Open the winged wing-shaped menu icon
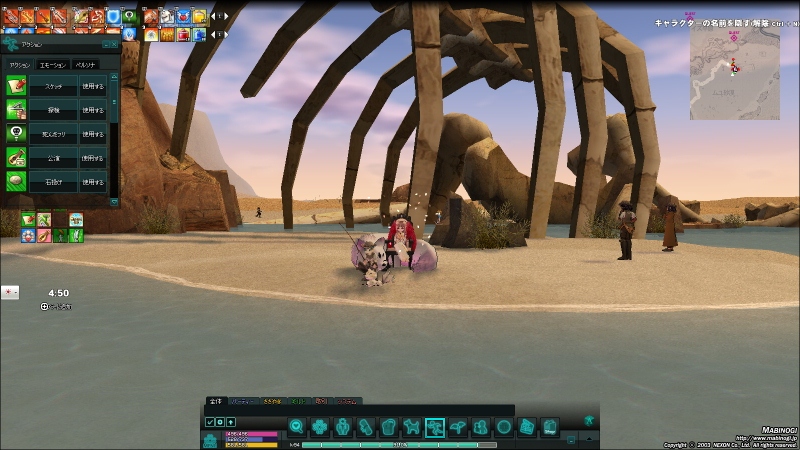Screen dimensions: 800x450 click(x=458, y=427)
